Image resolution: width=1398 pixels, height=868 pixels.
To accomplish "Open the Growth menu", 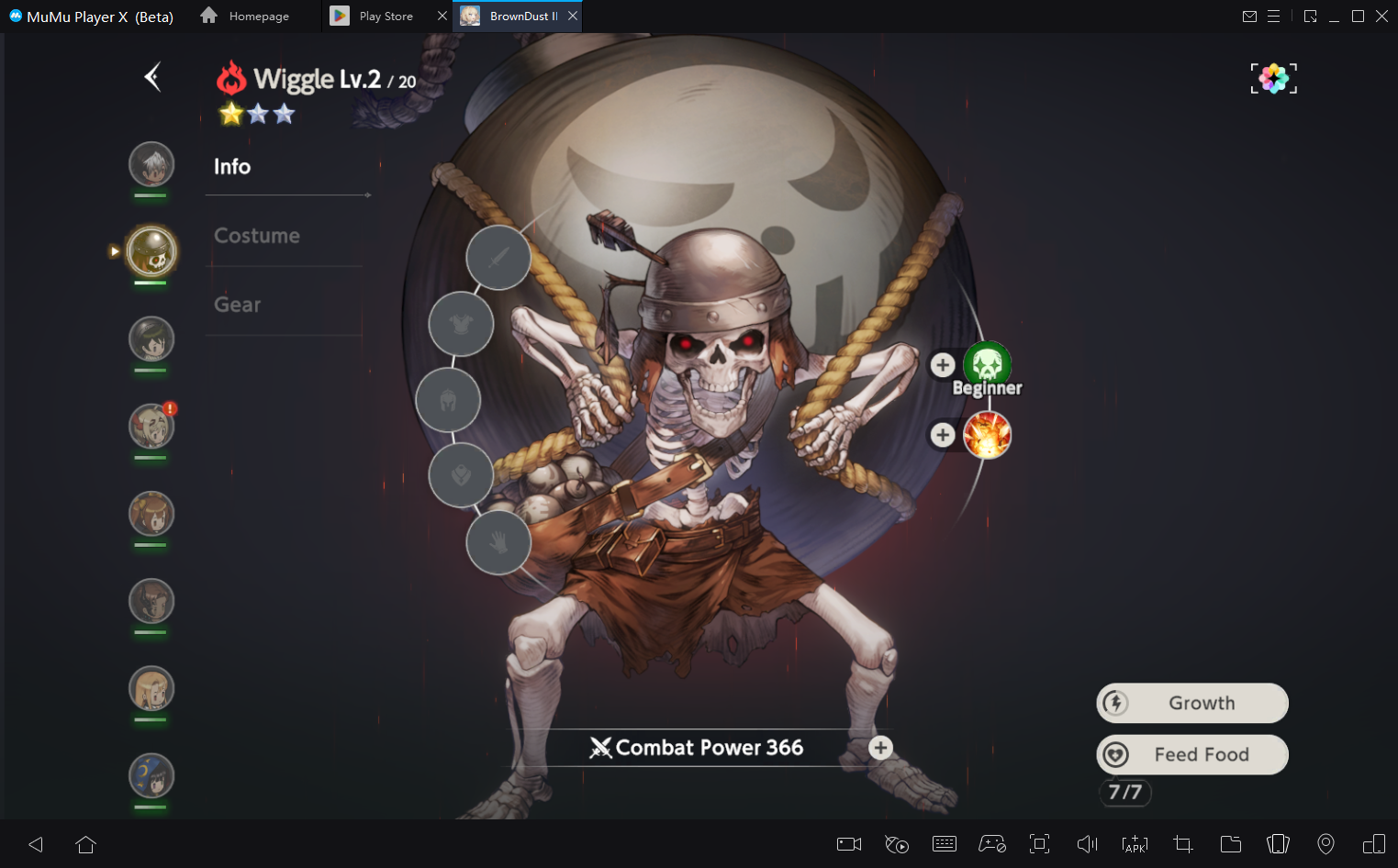I will pyautogui.click(x=1192, y=704).
